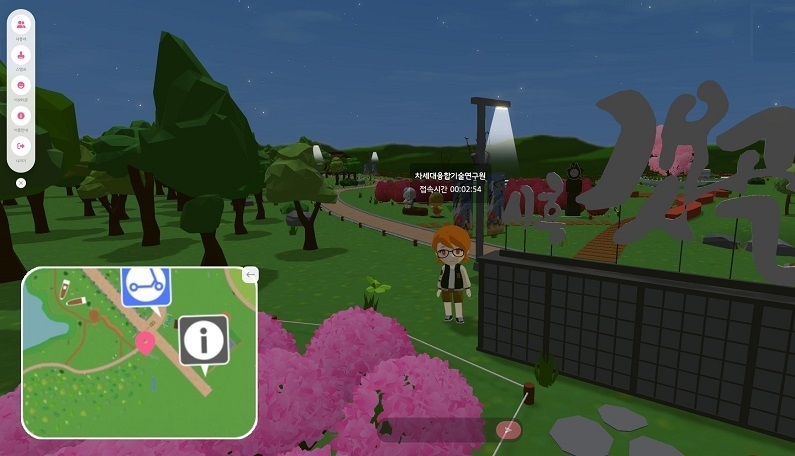Select the stamp icon in sidebar
The height and width of the screenshot is (456, 795).
point(22,55)
